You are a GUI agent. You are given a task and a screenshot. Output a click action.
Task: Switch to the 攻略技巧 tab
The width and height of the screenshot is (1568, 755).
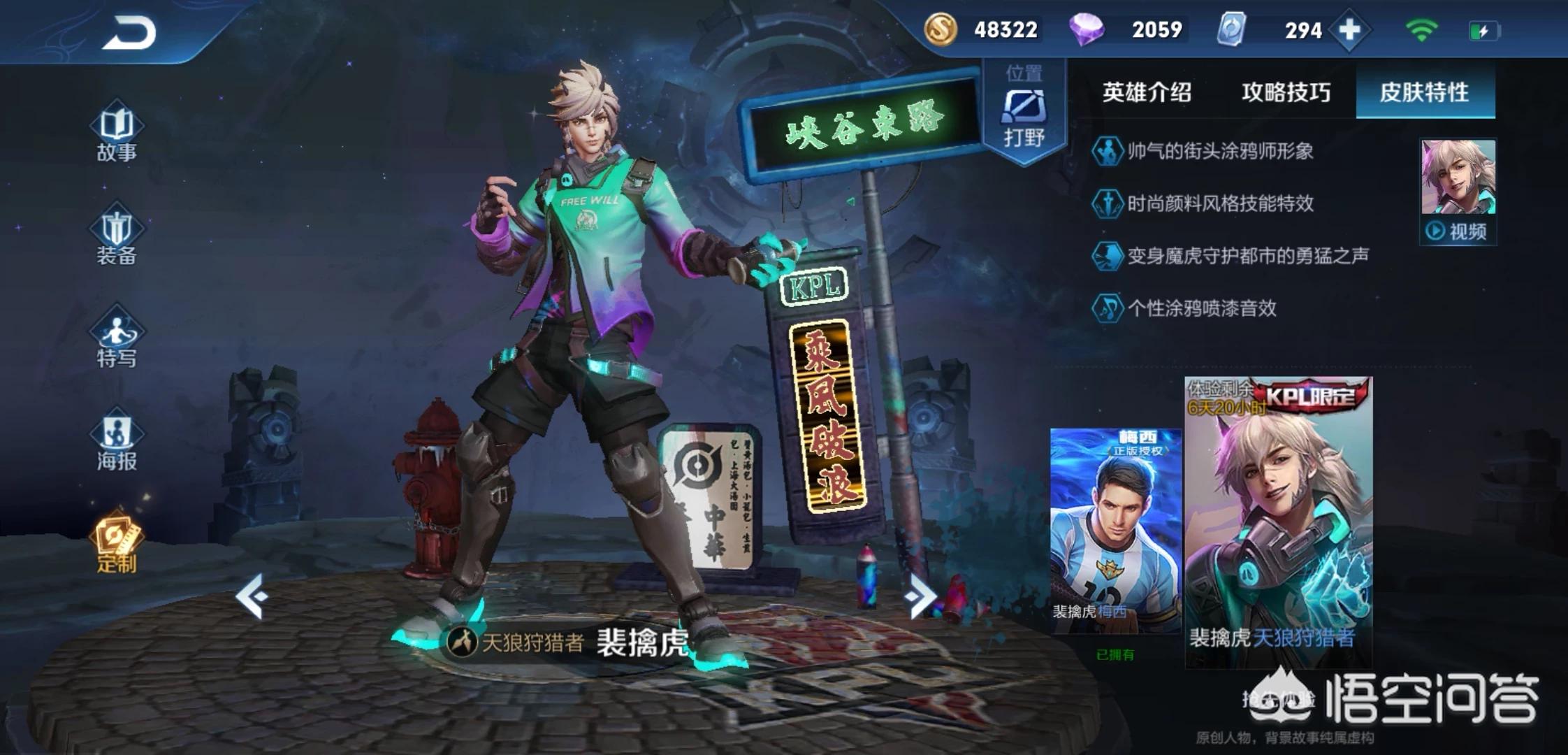point(1286,92)
